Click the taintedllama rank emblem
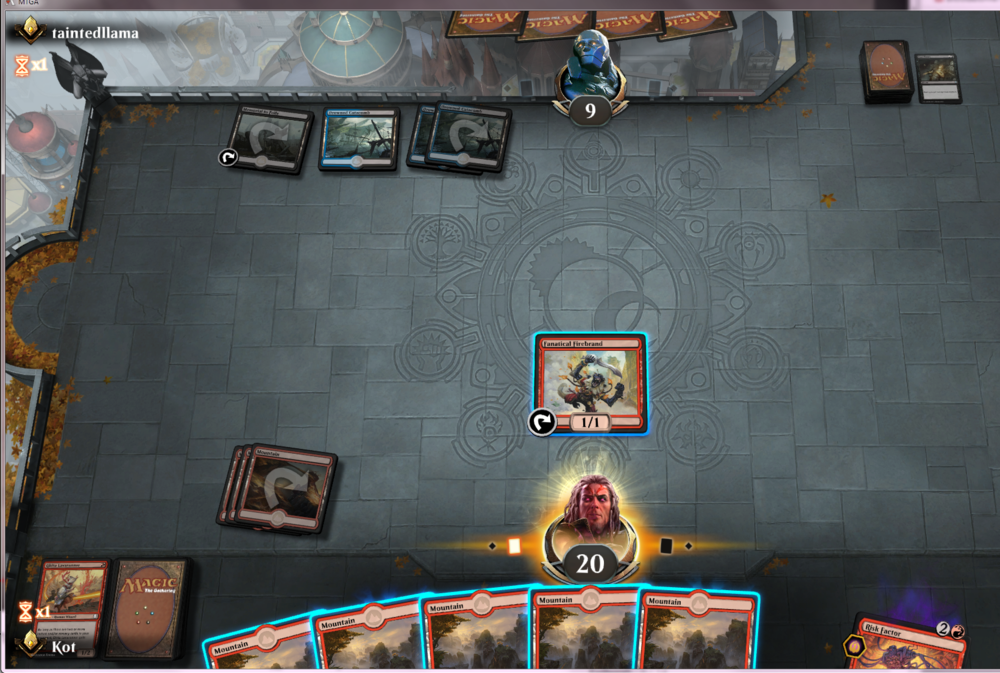 pyautogui.click(x=30, y=32)
